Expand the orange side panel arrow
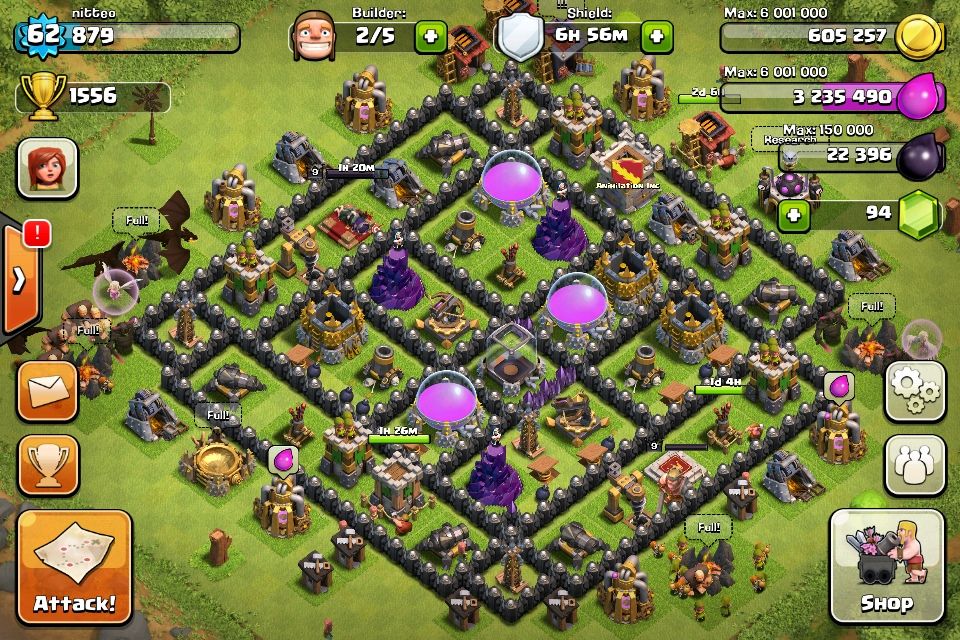The image size is (960, 640). point(19,280)
